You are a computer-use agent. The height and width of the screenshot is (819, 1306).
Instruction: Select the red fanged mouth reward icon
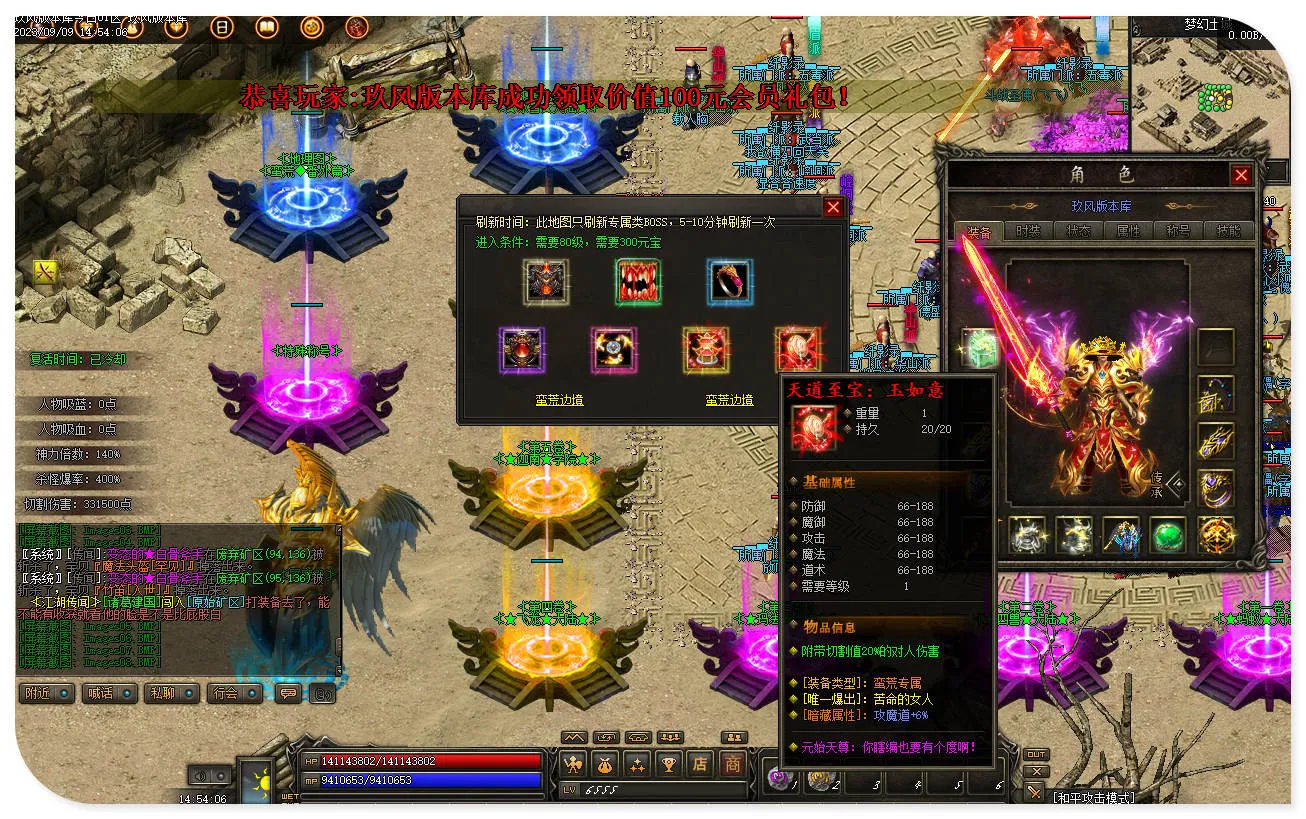[x=638, y=282]
